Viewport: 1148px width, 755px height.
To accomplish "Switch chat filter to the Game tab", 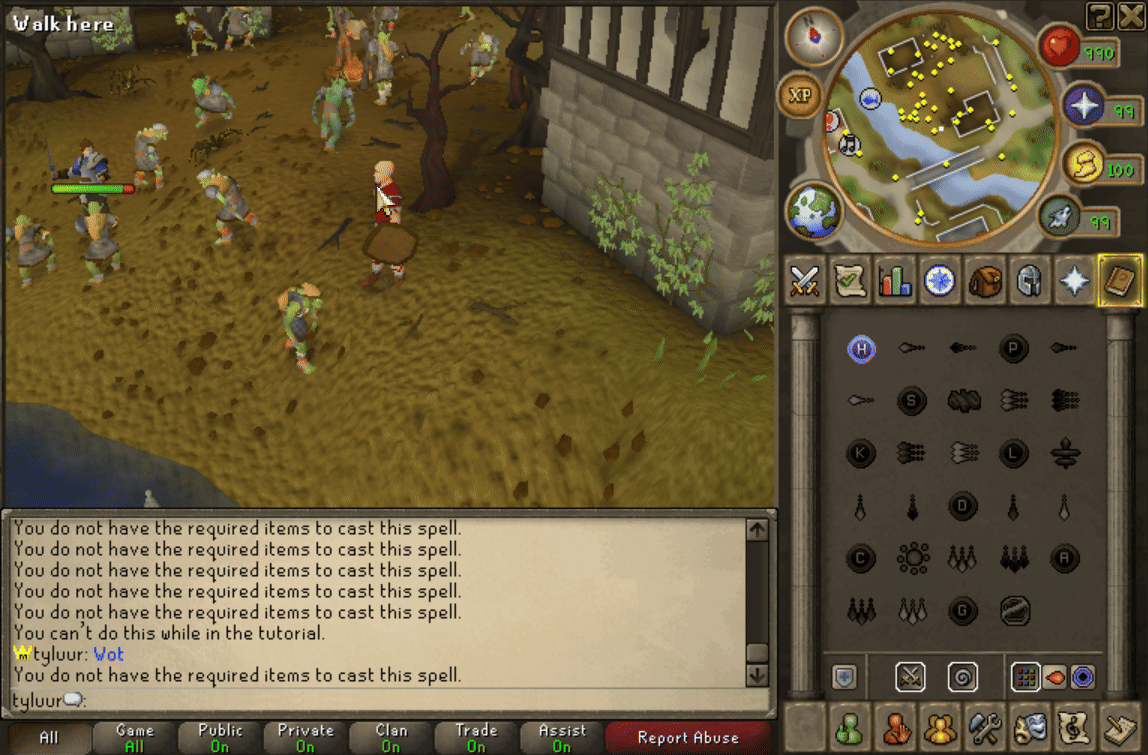I will [135, 738].
